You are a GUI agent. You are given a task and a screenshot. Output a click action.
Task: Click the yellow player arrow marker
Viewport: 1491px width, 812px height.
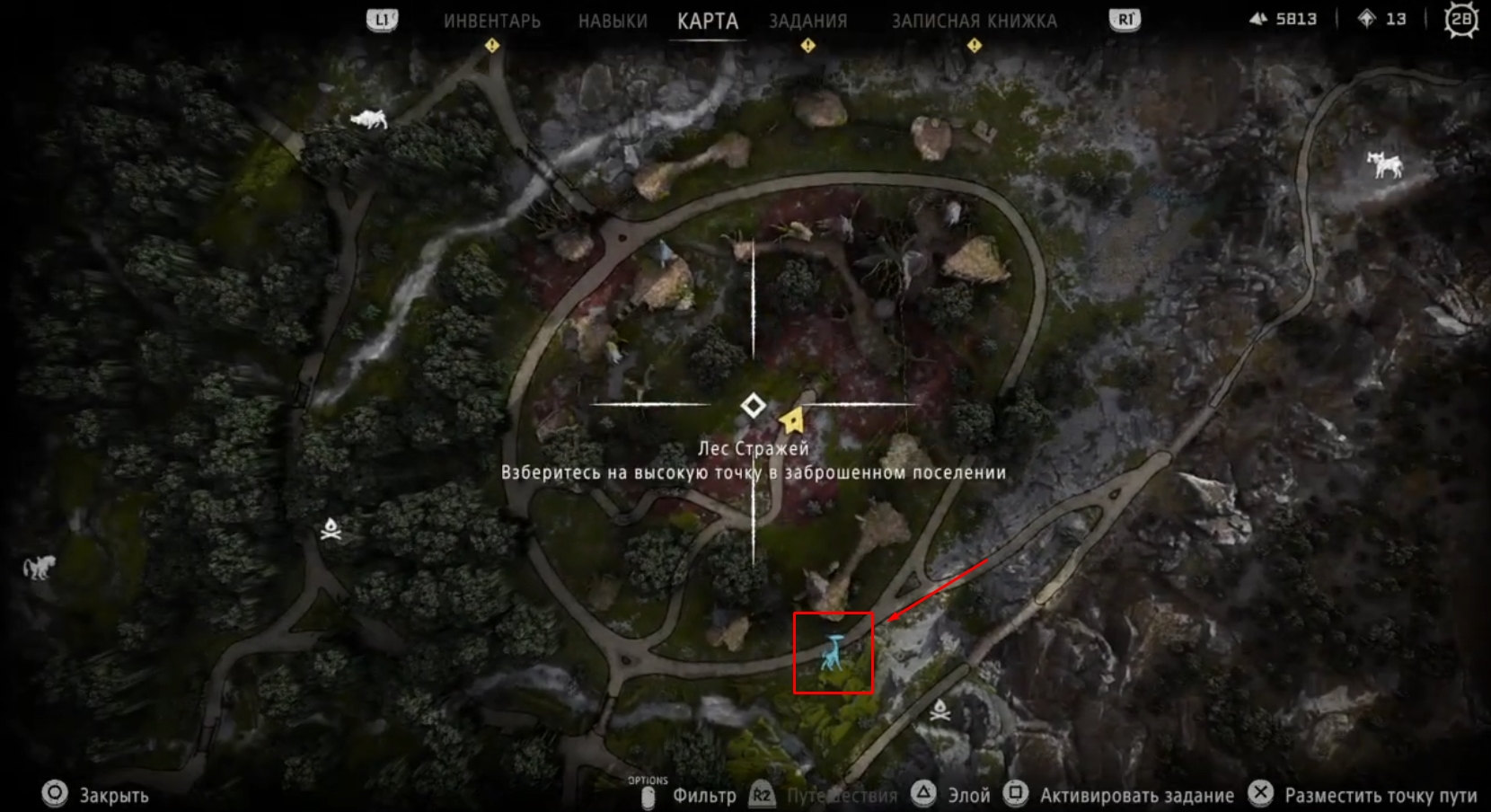(x=791, y=419)
